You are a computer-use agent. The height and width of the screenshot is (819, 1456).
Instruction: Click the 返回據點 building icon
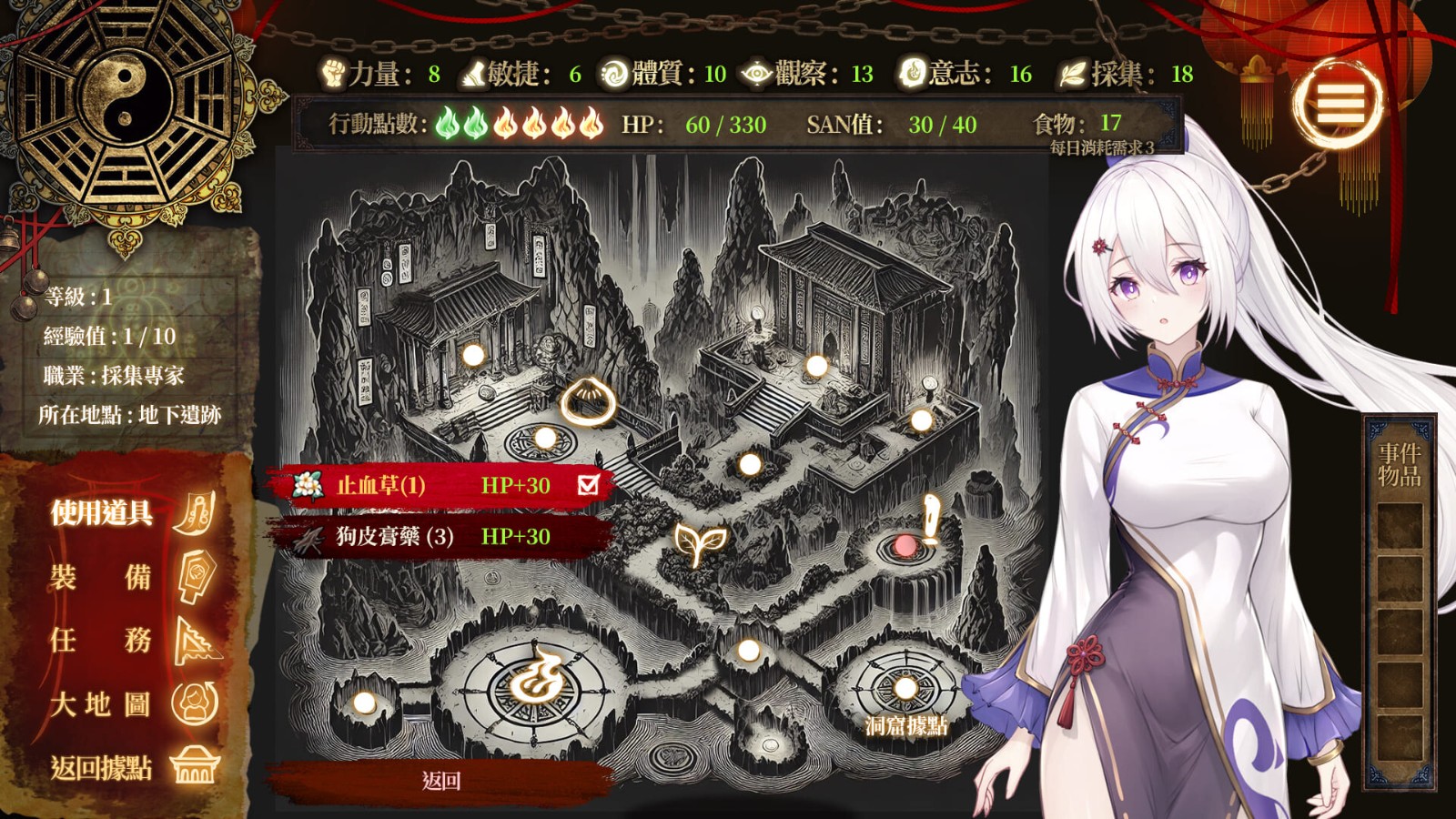click(194, 765)
